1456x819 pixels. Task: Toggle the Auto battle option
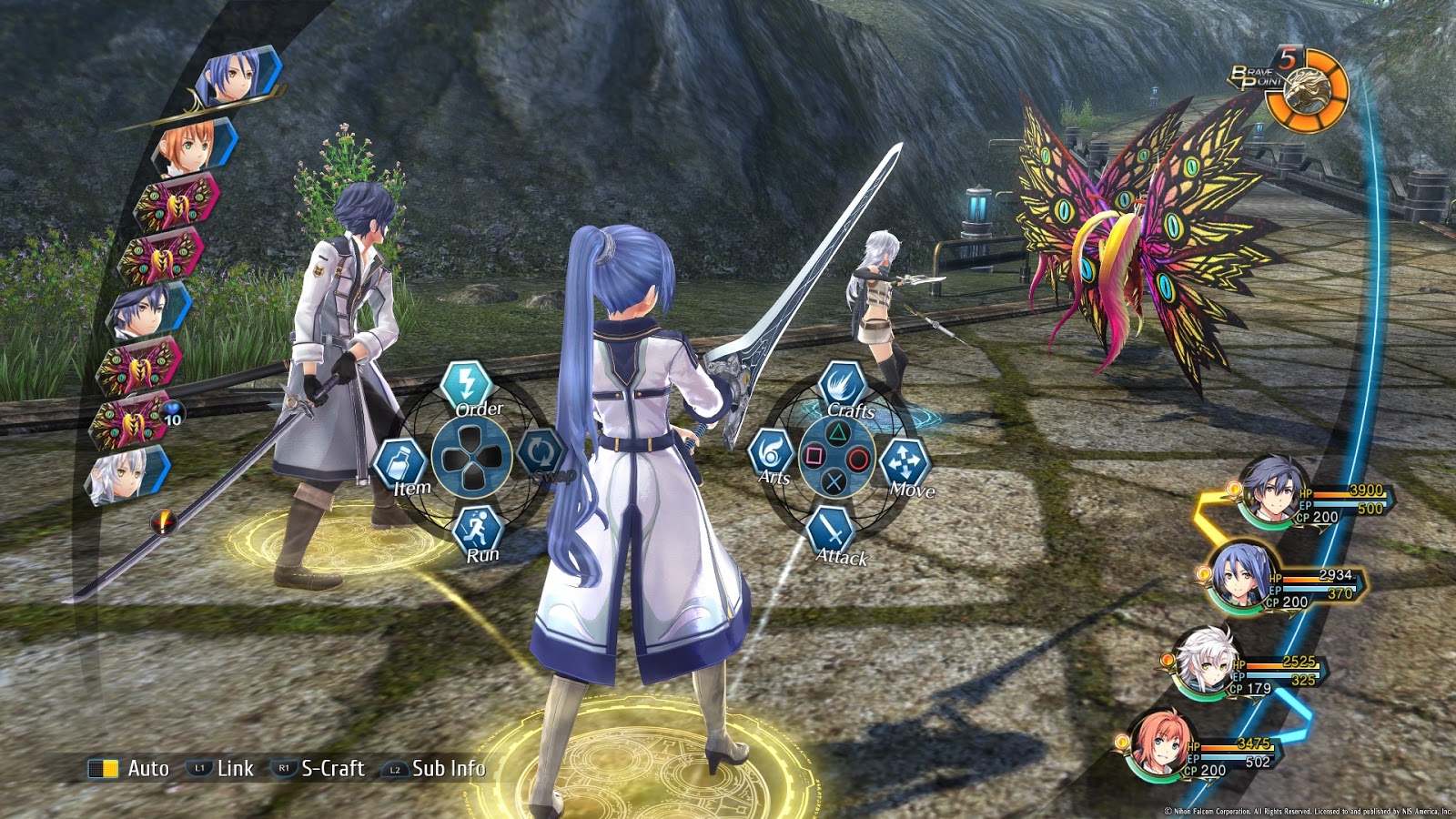click(128, 769)
